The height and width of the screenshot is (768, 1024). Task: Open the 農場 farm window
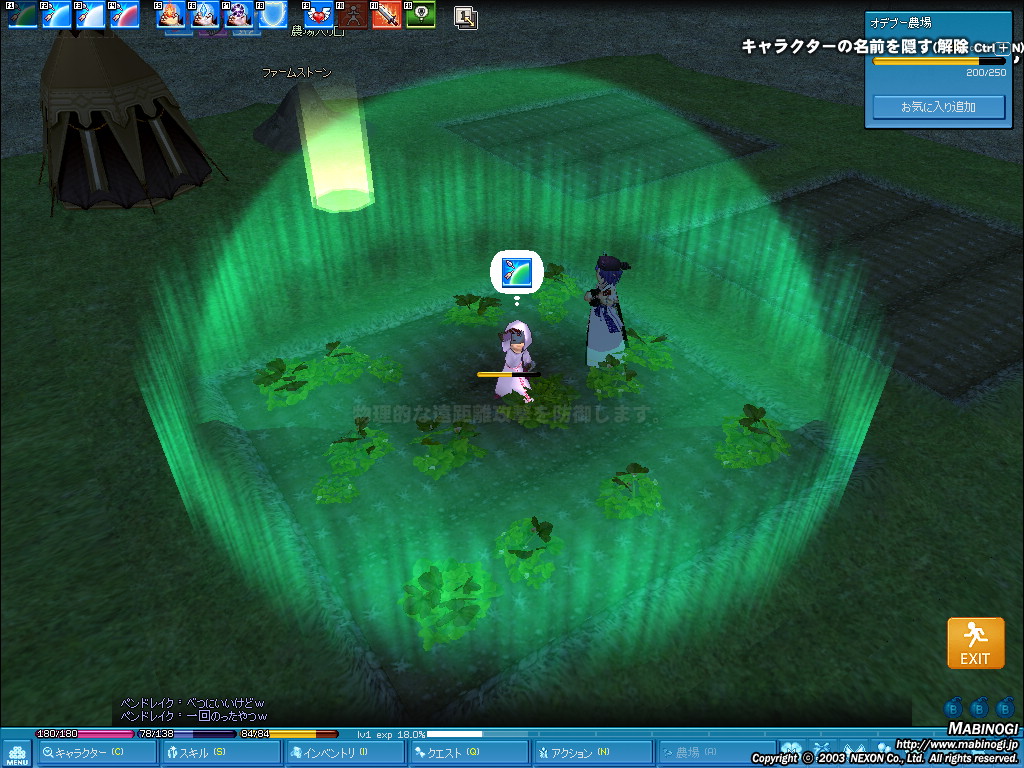(x=716, y=753)
